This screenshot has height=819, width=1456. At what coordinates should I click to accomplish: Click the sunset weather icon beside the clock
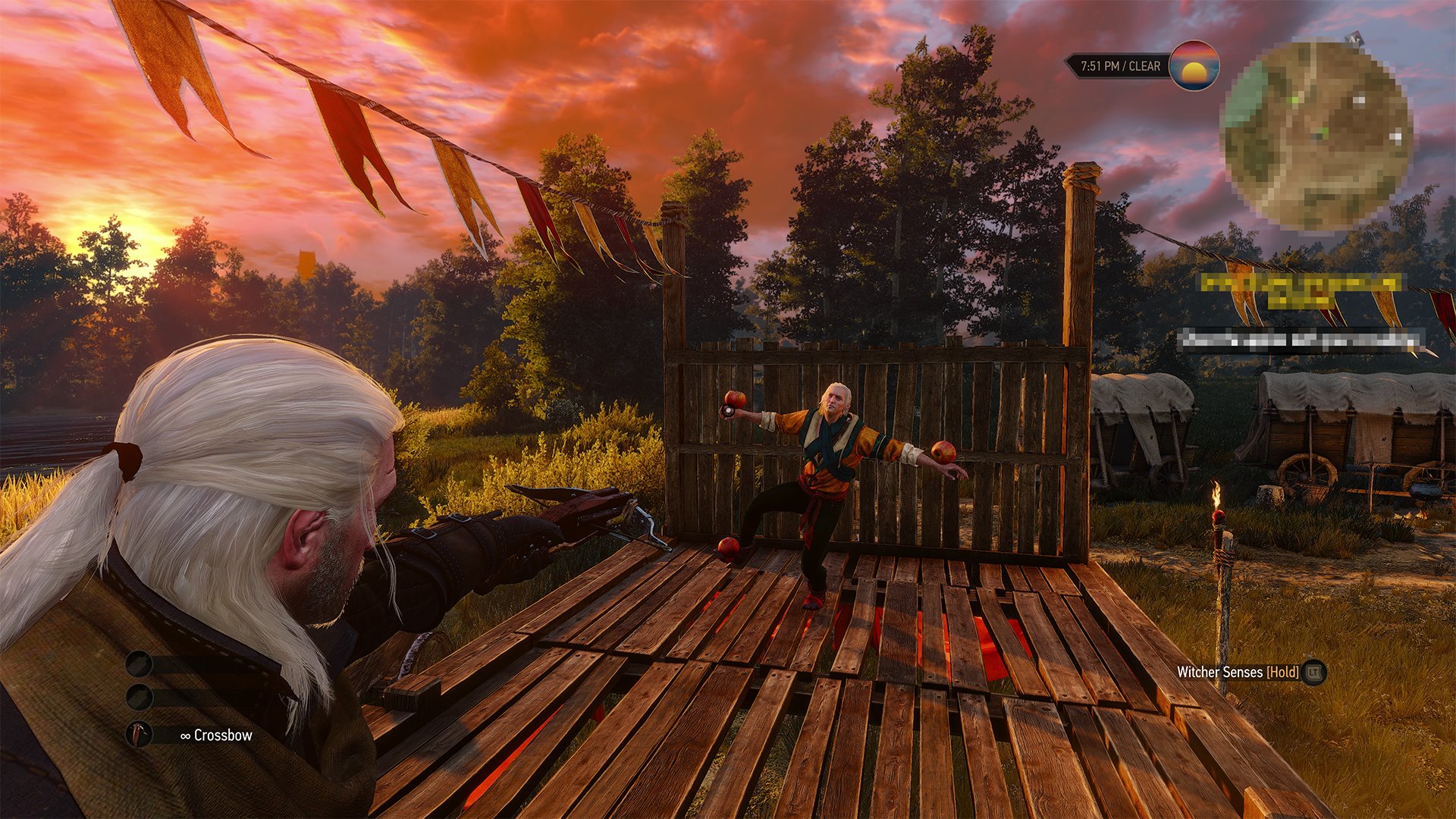(x=1194, y=68)
